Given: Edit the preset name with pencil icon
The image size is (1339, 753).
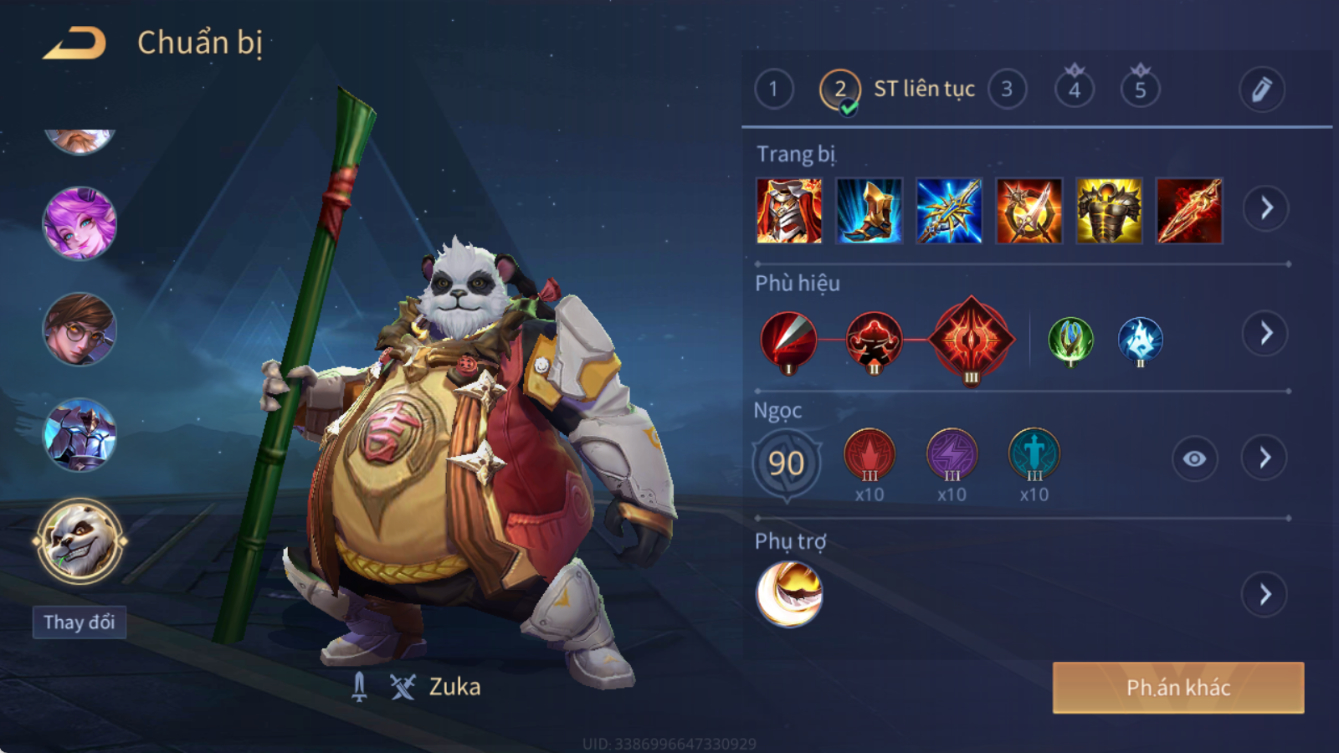Looking at the screenshot, I should click(x=1261, y=90).
